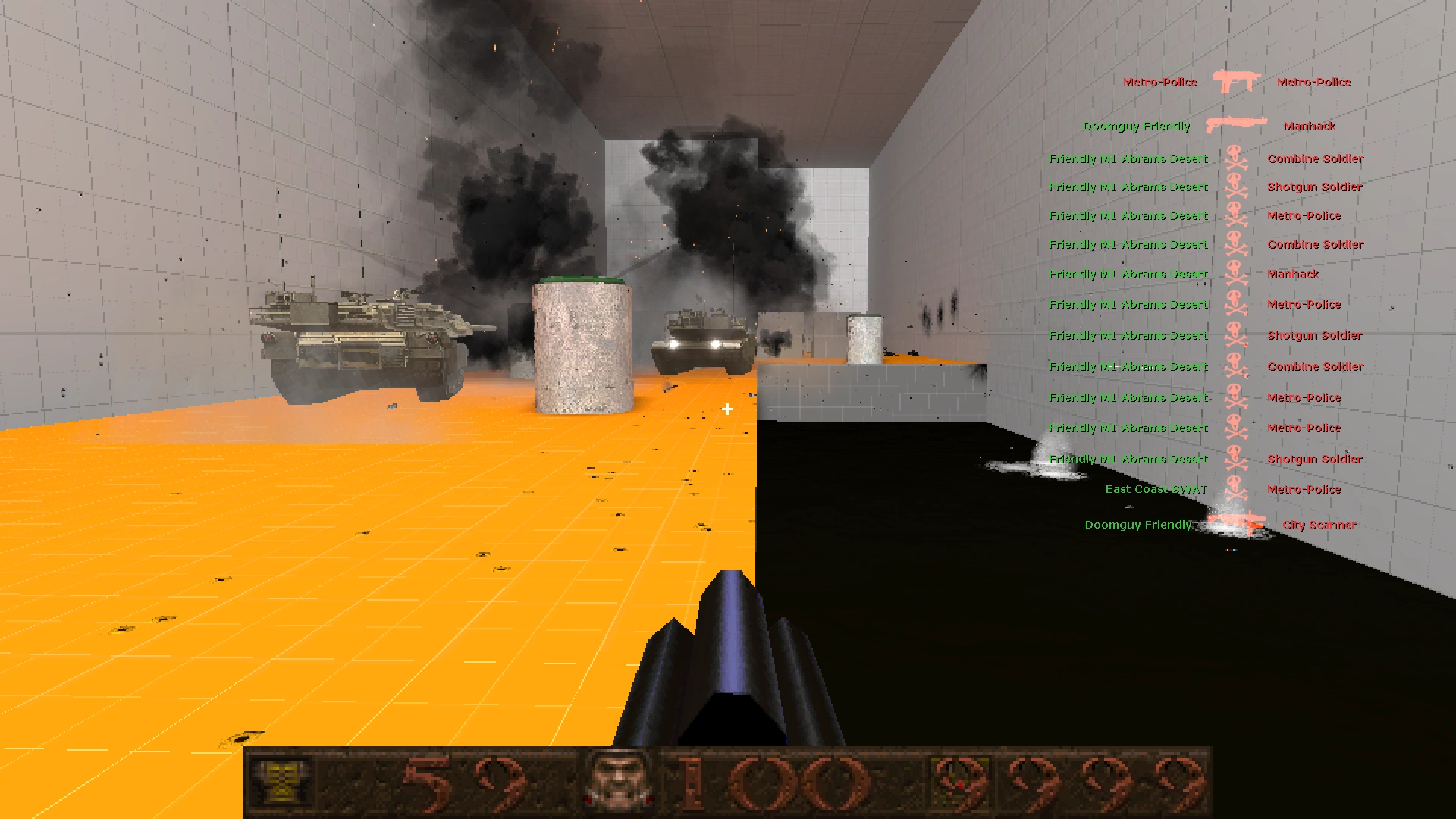Screen dimensions: 1456x819
Task: Click the crosshair at screen center
Action: click(x=727, y=410)
